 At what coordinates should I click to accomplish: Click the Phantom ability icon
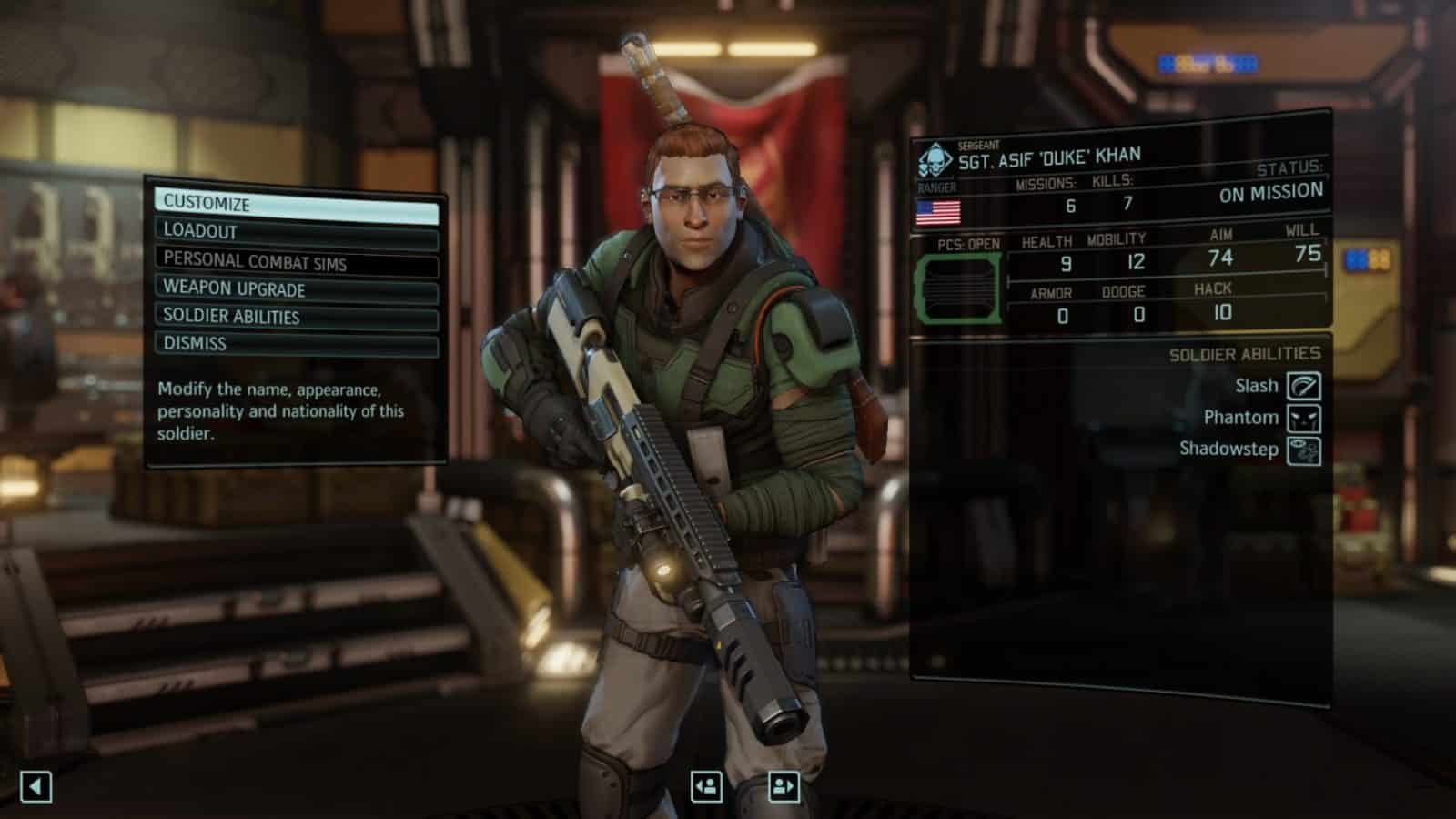(x=1305, y=417)
